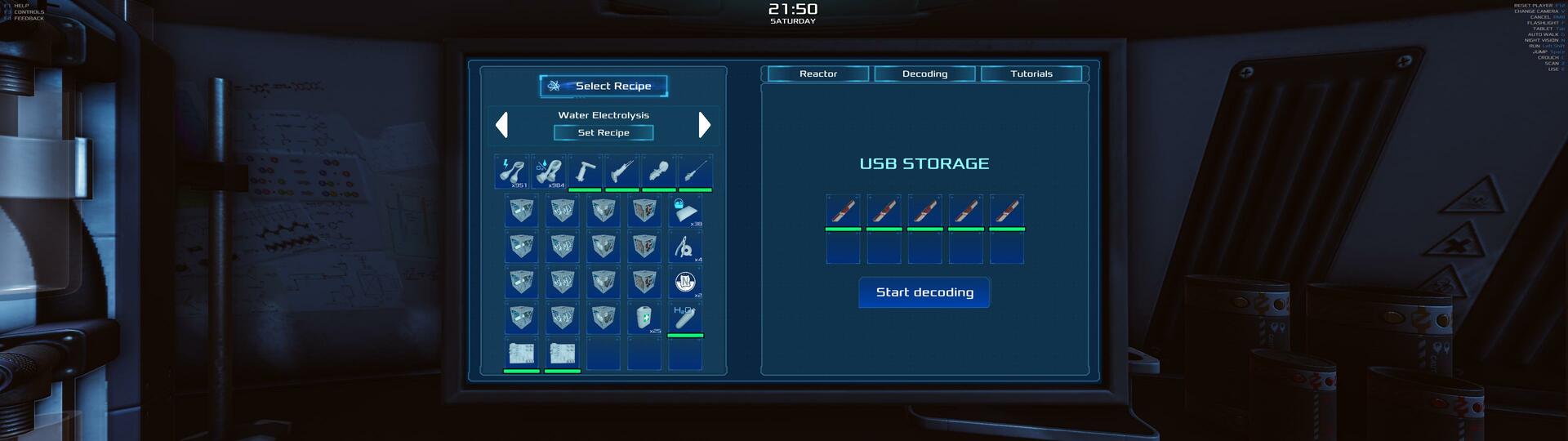The width and height of the screenshot is (1568, 441).
Task: Choose the medical canister stack x25
Action: pyautogui.click(x=644, y=318)
